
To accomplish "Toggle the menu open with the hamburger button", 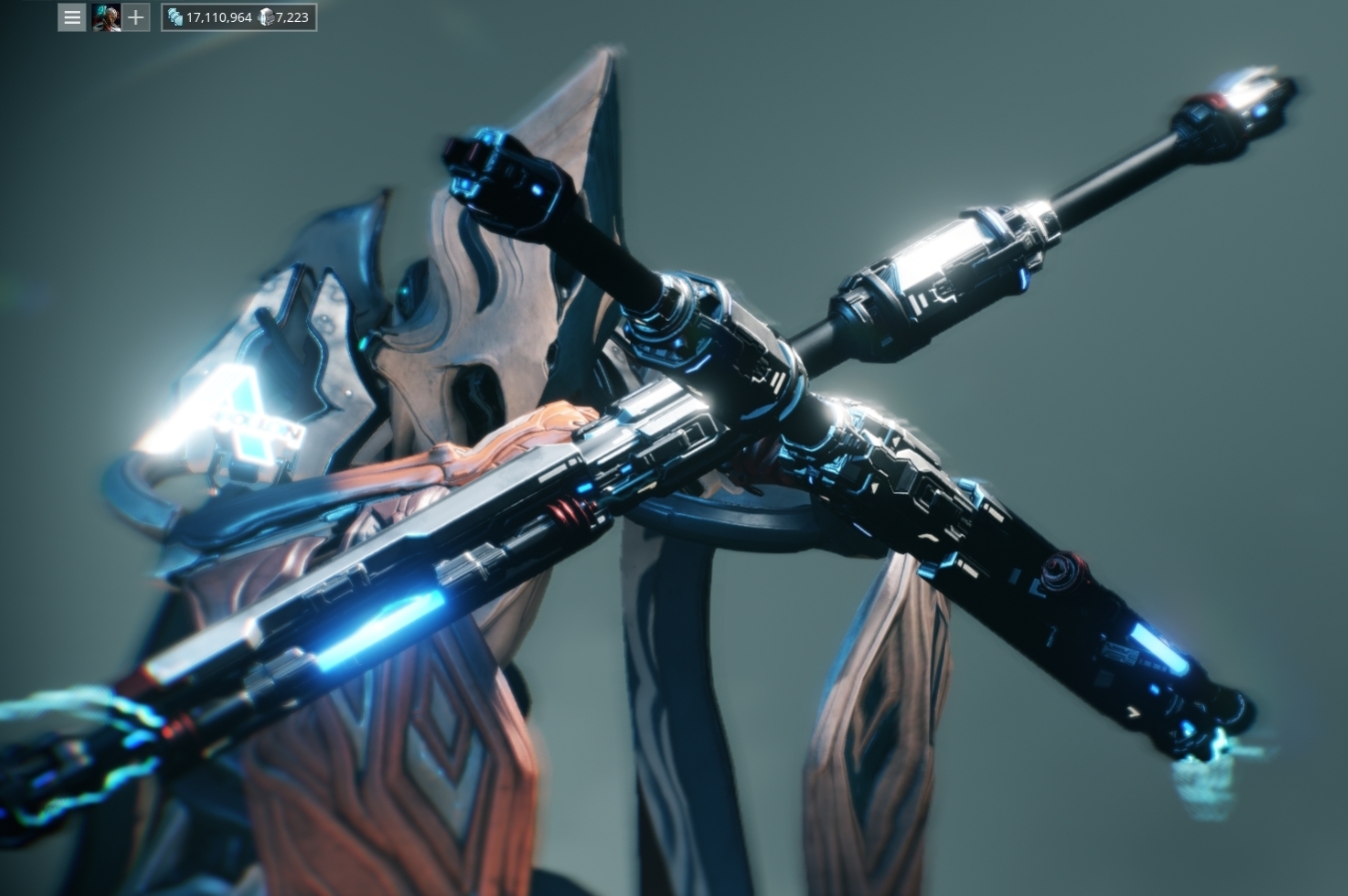I will (71, 17).
